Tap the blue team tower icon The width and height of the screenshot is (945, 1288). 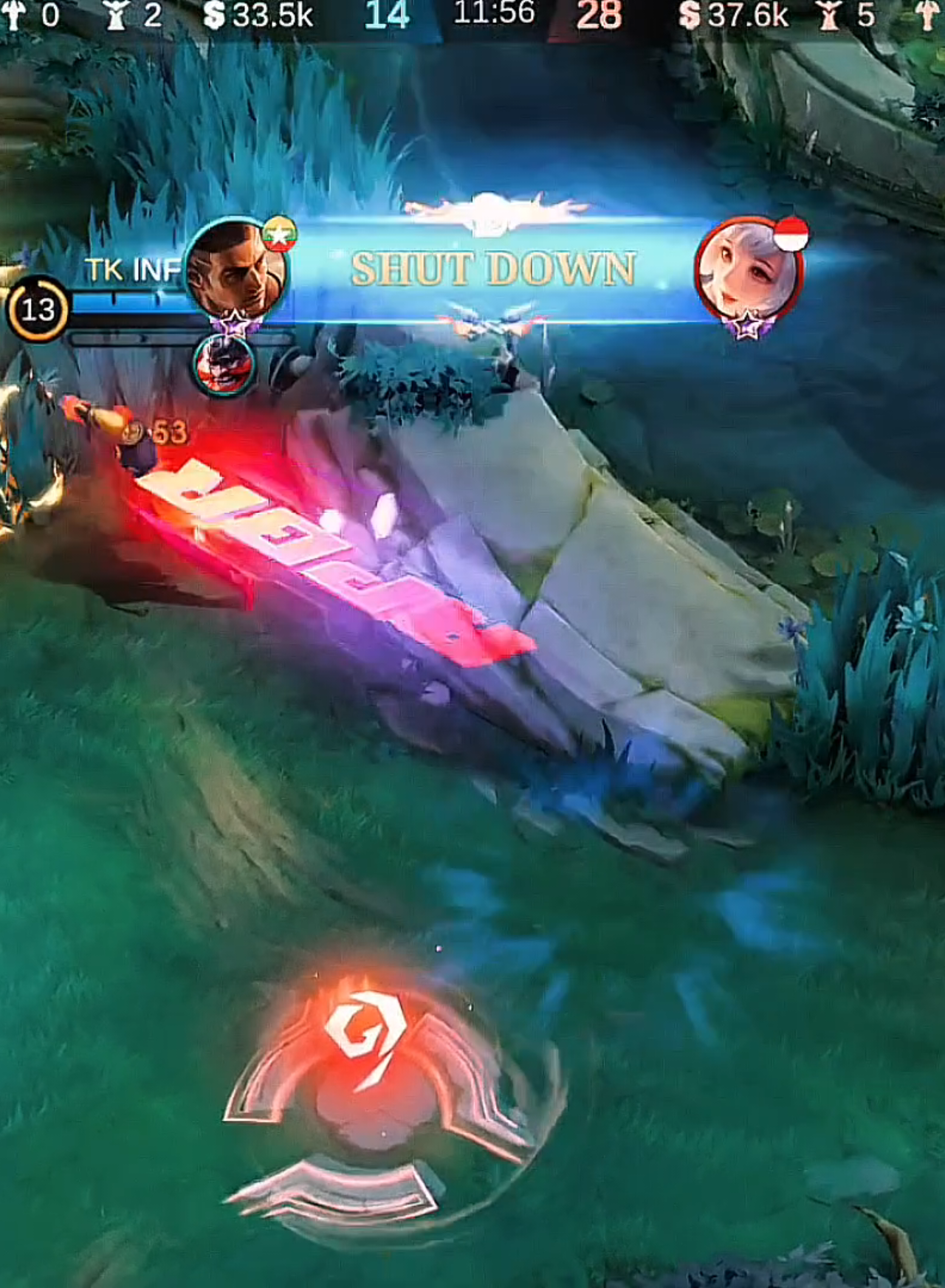tap(15, 15)
